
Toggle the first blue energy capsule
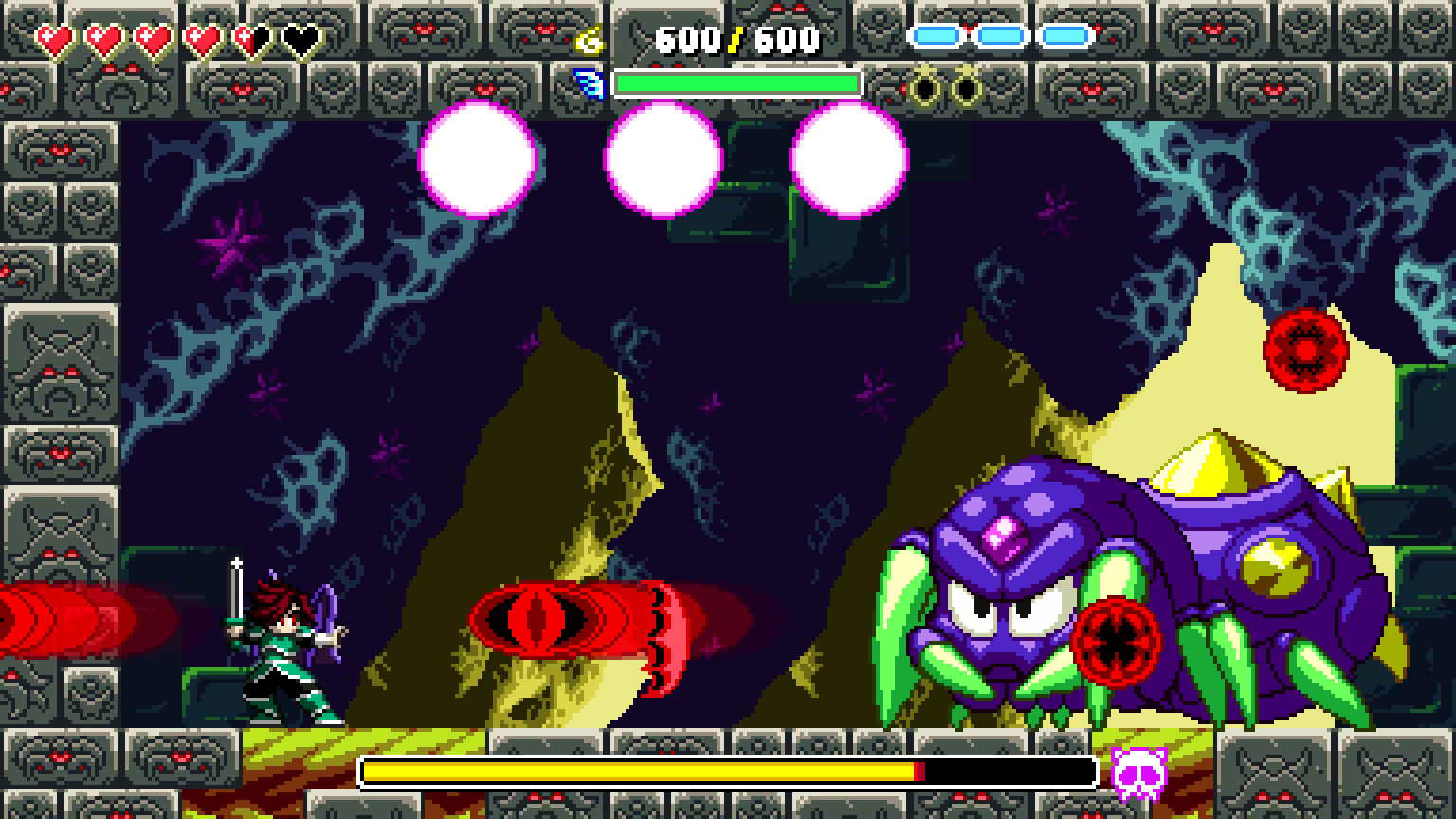tap(934, 36)
